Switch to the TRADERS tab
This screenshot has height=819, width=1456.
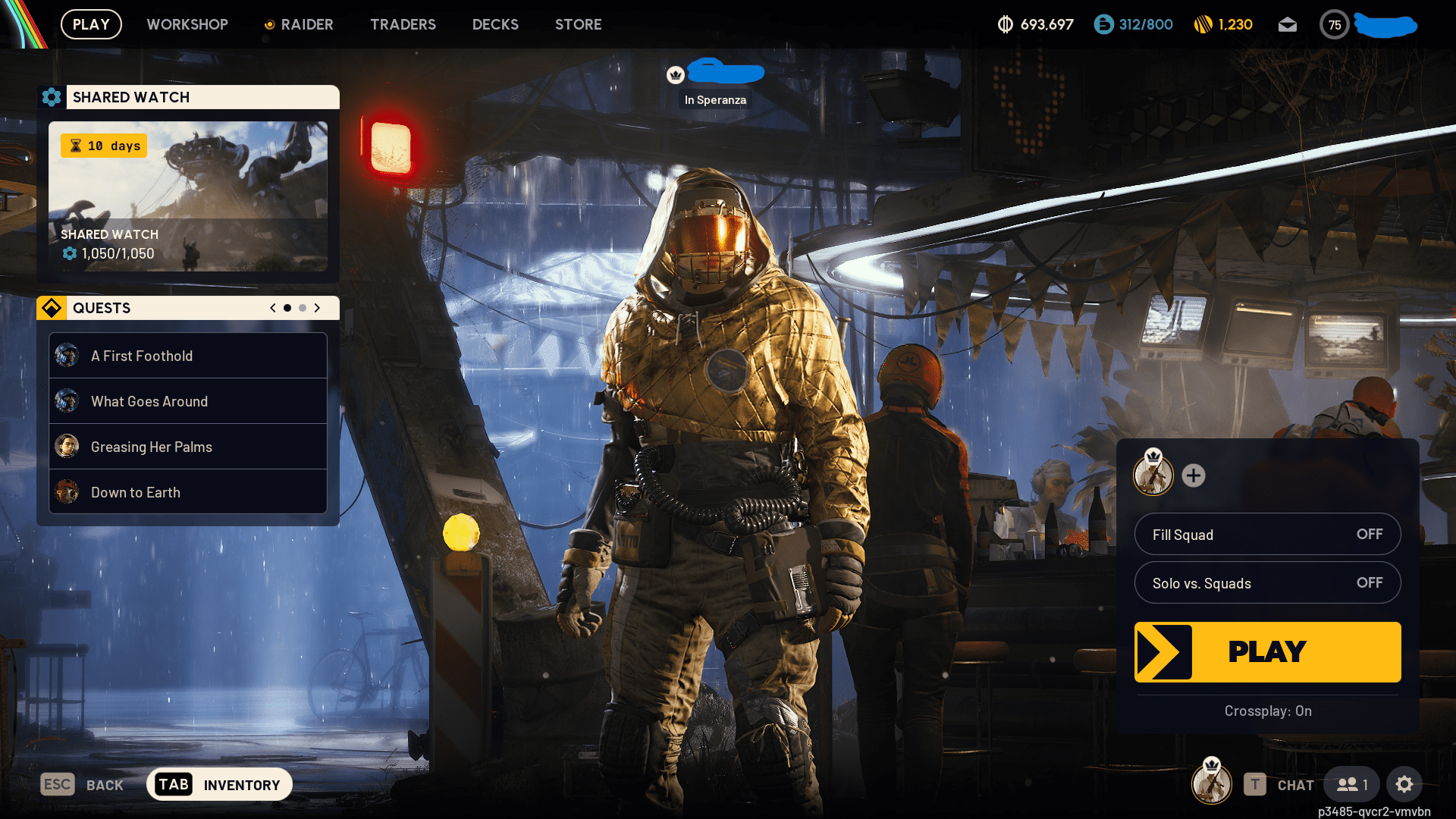coord(403,24)
